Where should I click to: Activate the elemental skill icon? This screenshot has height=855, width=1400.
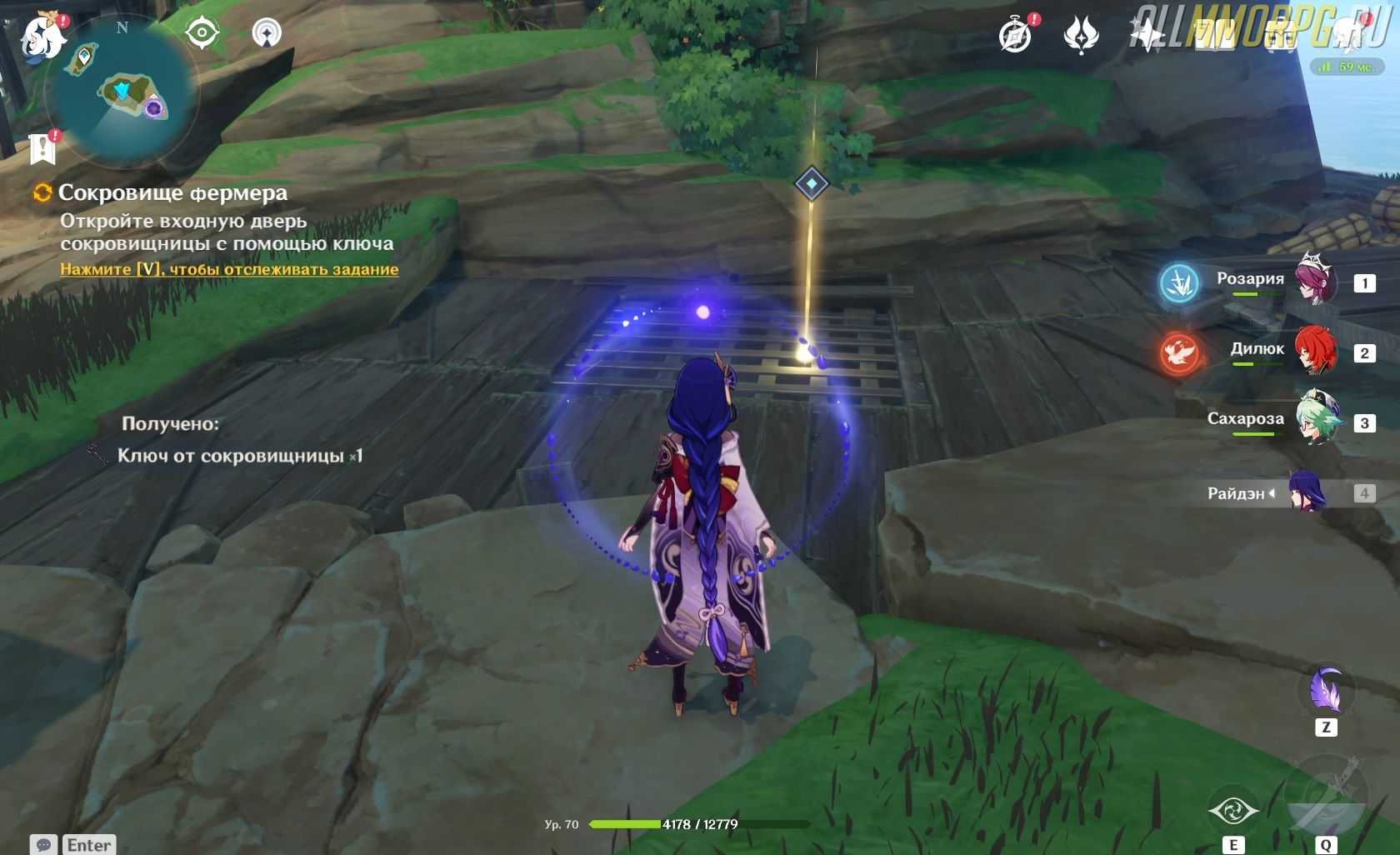pos(1233,810)
